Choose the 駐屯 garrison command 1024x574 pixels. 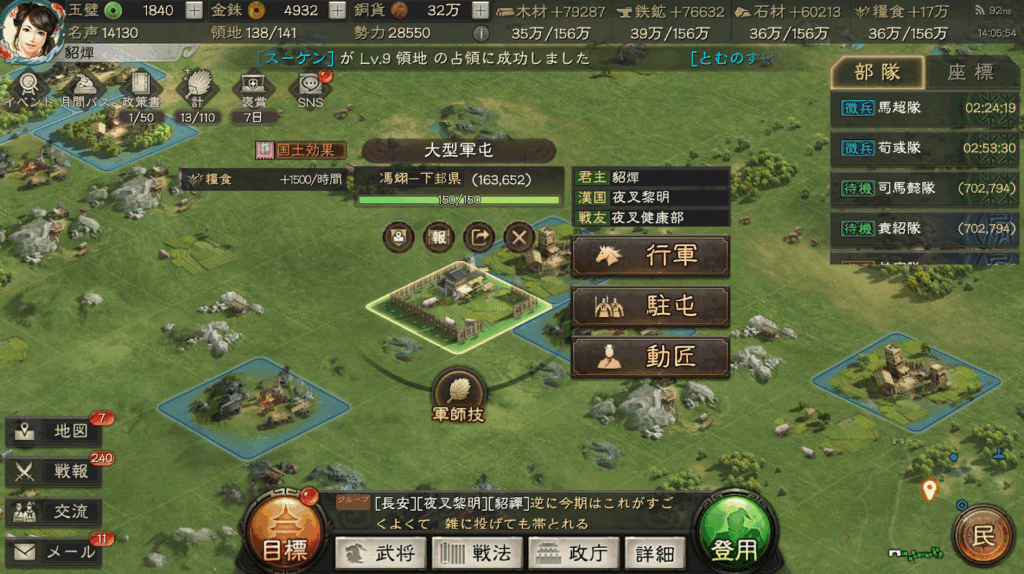[x=650, y=306]
